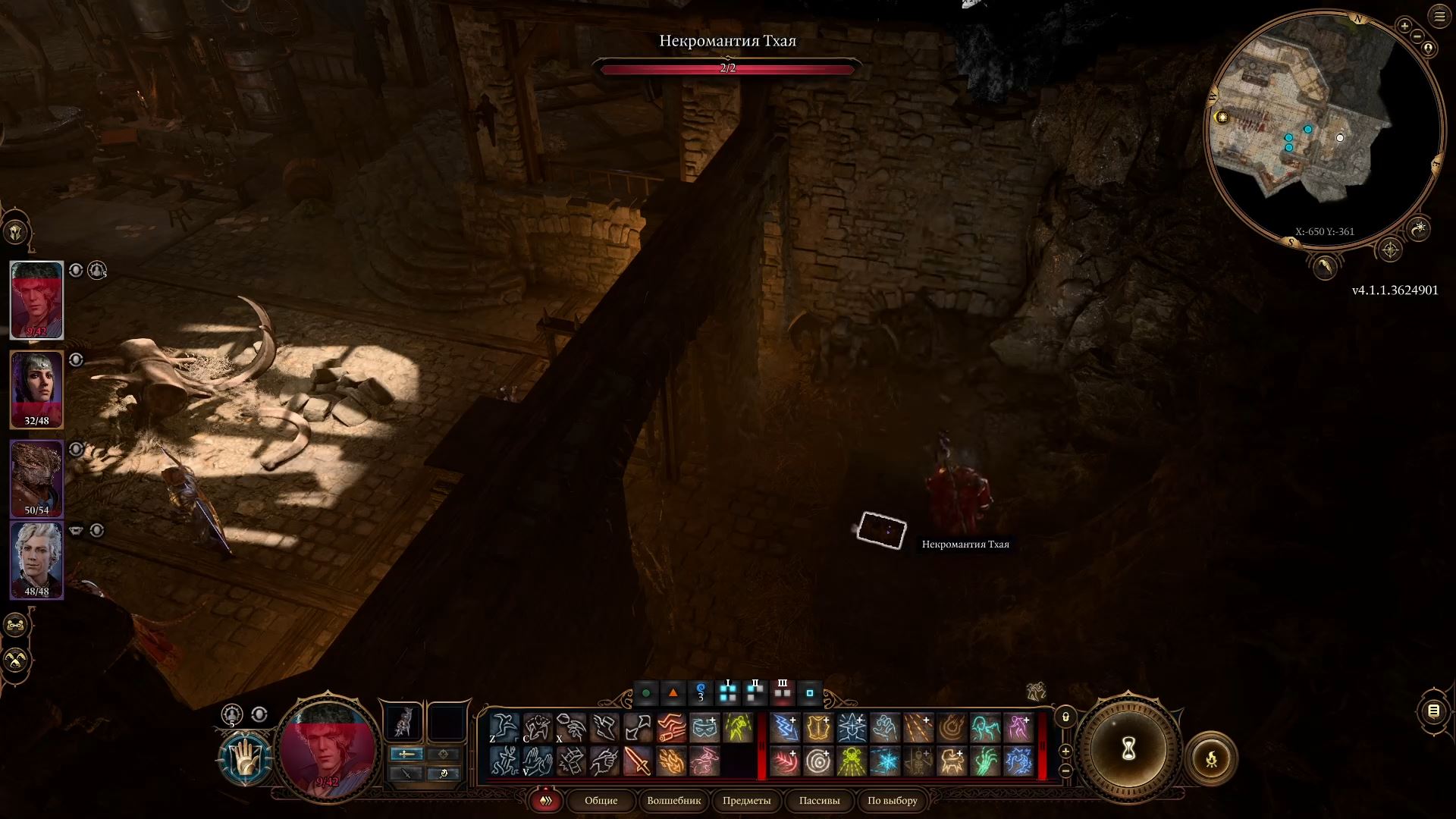The height and width of the screenshot is (819, 1456).
Task: Cast the blue ice shard spell
Action: click(885, 761)
